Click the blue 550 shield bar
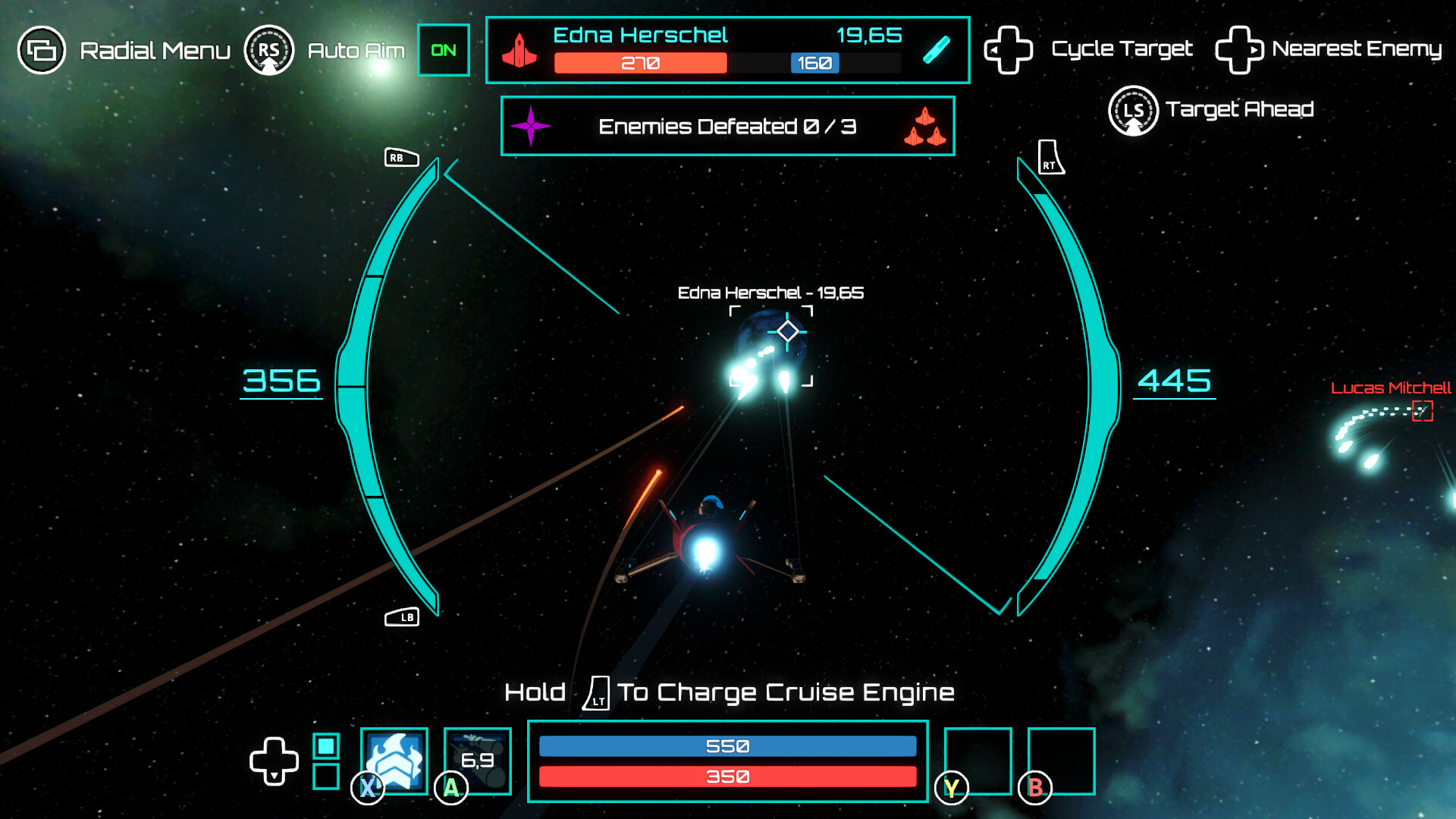The image size is (1456, 819). tap(726, 746)
